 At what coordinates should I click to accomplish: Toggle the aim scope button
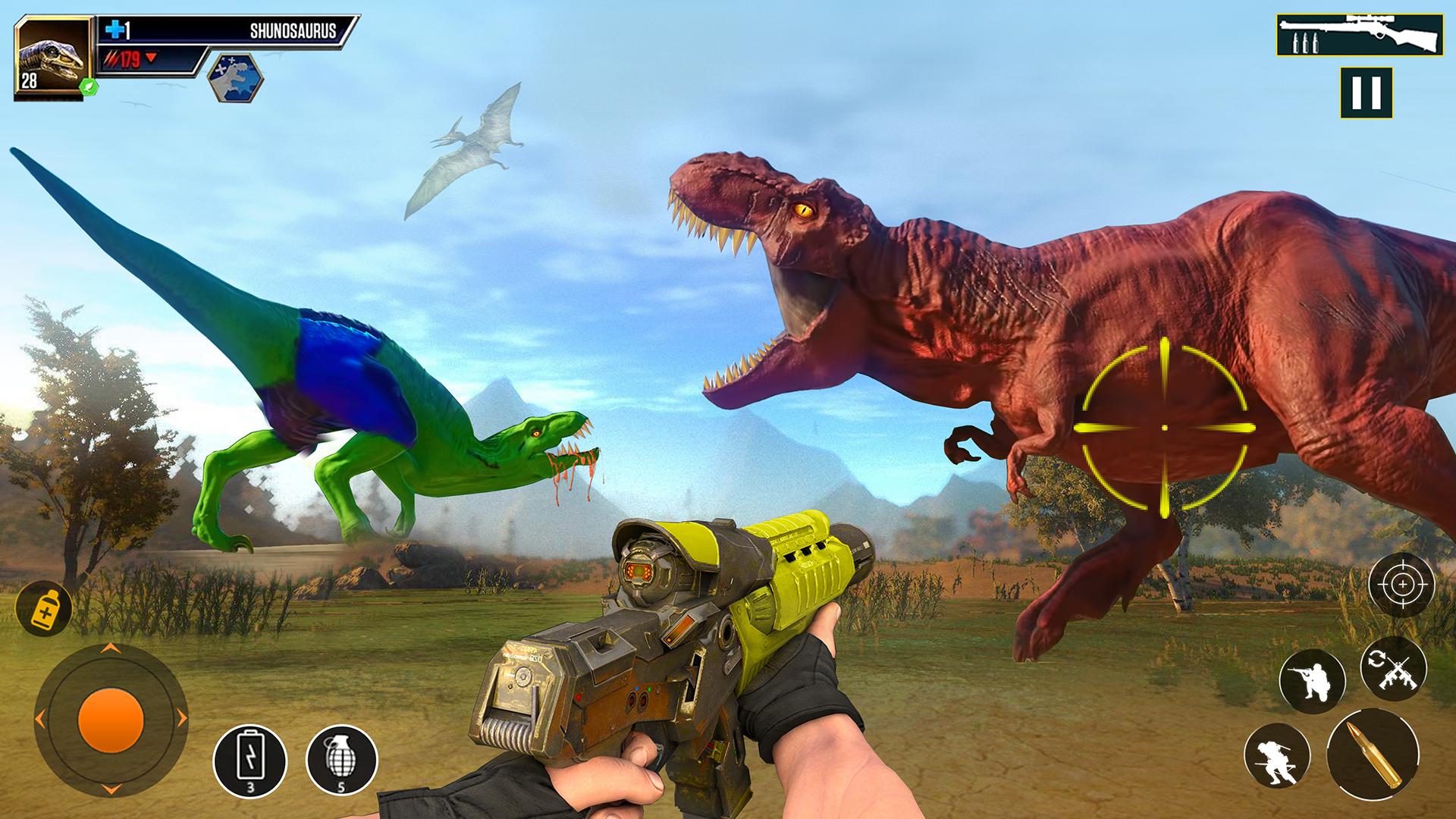click(x=1401, y=585)
